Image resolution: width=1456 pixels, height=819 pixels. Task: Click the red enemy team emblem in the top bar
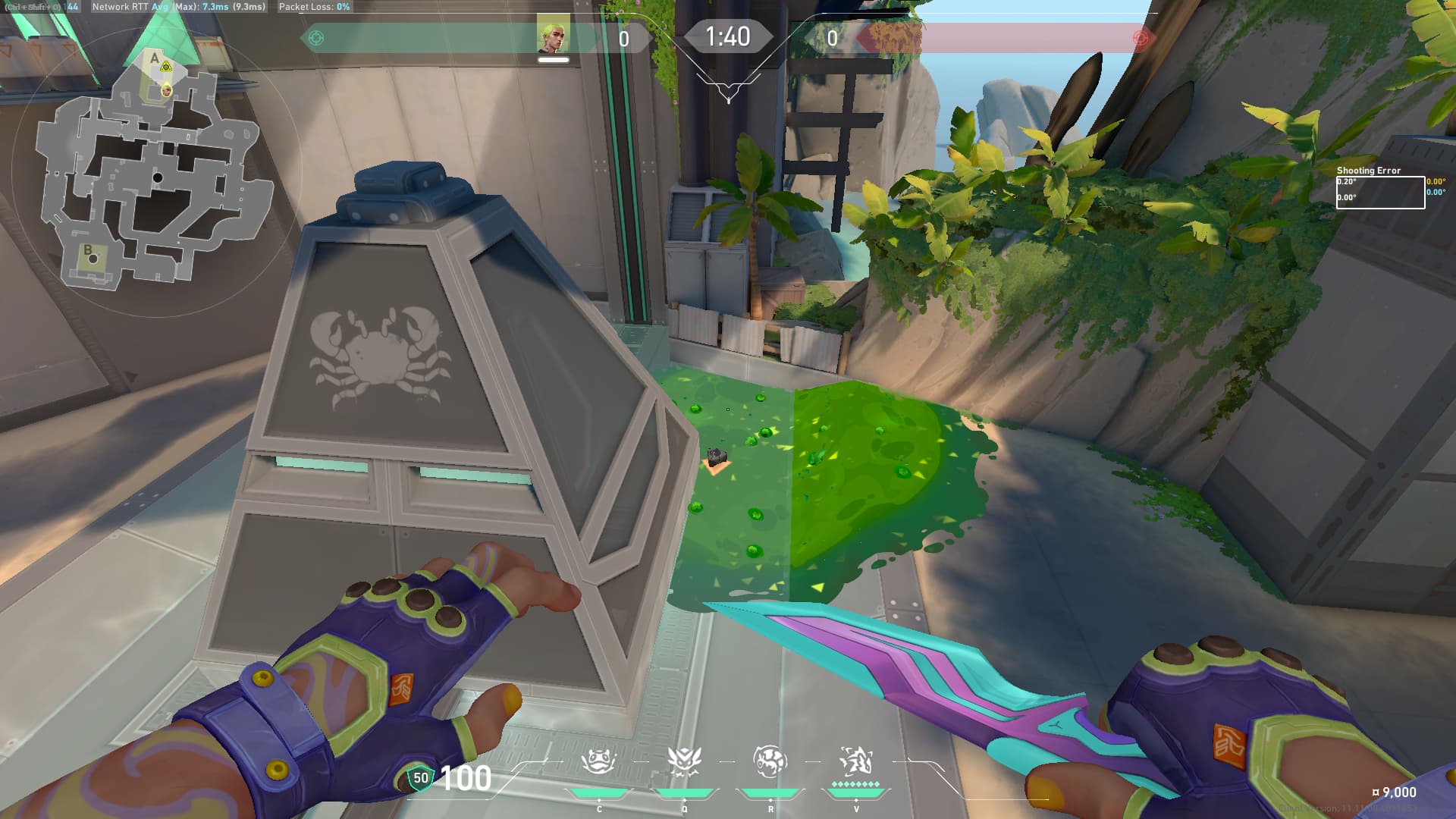tap(1139, 38)
